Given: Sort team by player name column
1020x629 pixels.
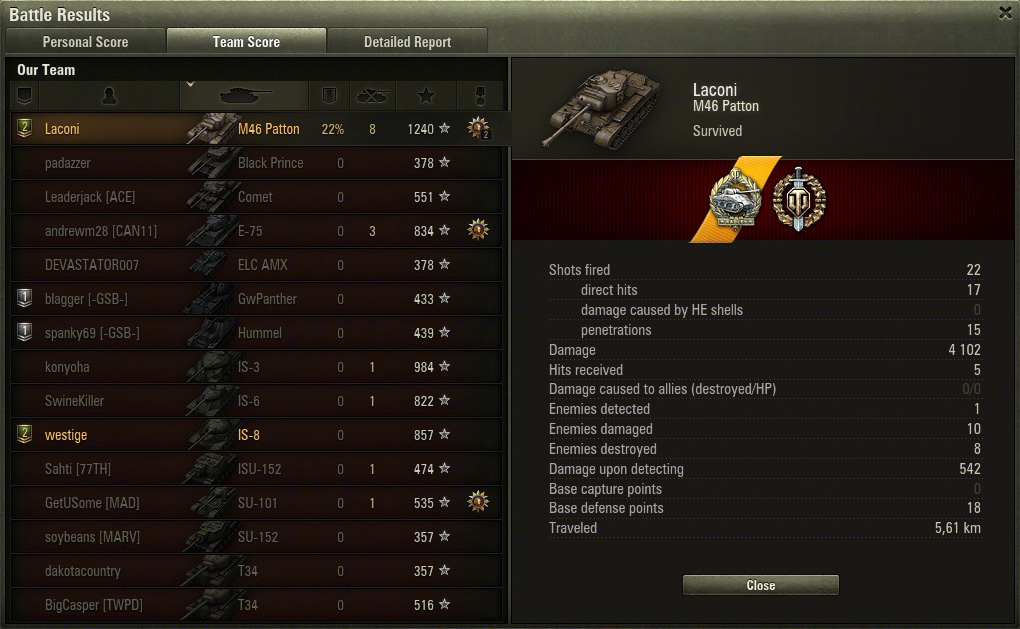Looking at the screenshot, I should pyautogui.click(x=110, y=96).
